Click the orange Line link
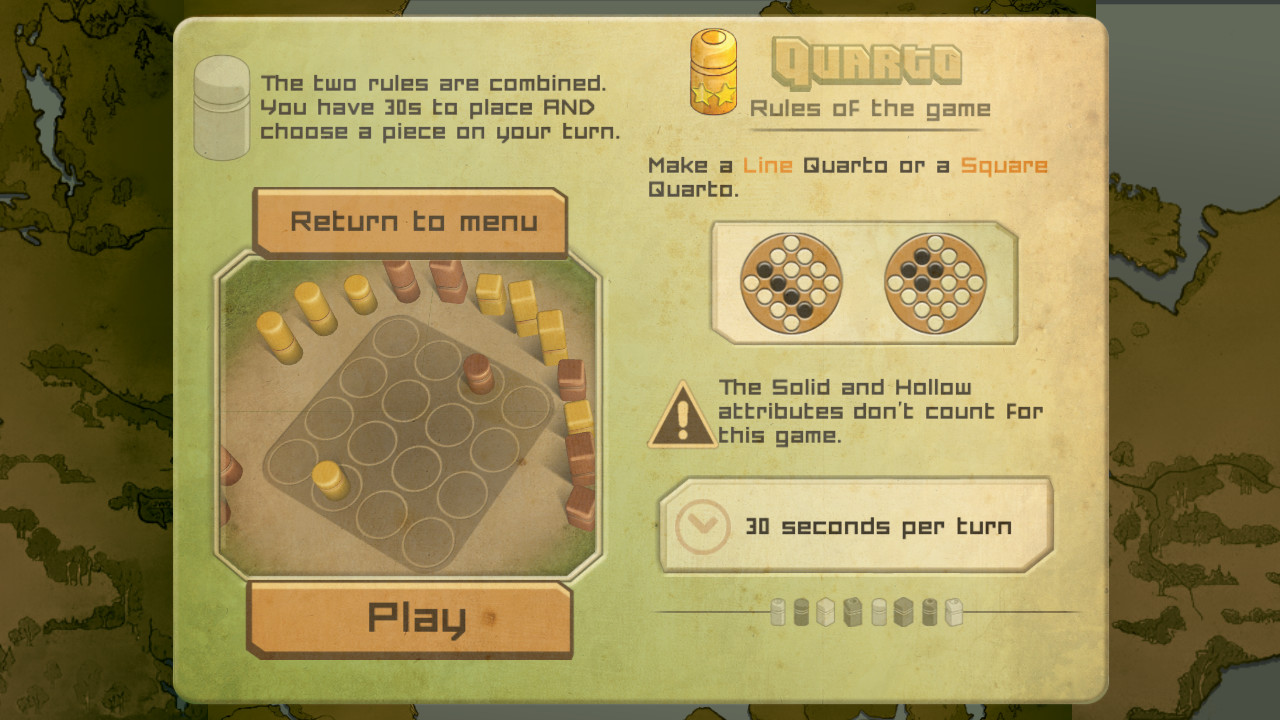Viewport: 1280px width, 720px height. 768,165
